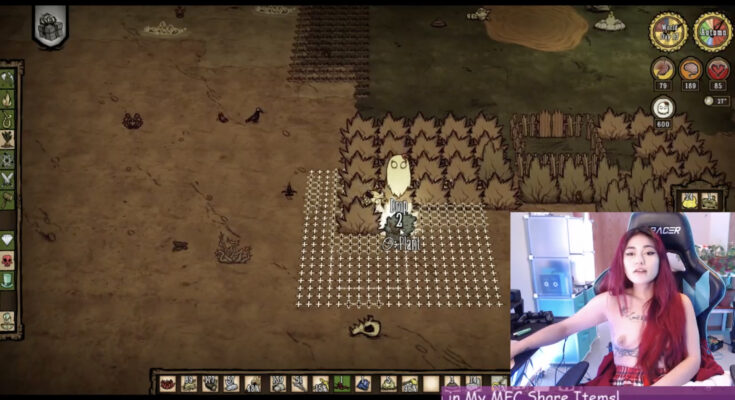Select the red item in first inventory slot
The image size is (735, 400).
point(168,383)
